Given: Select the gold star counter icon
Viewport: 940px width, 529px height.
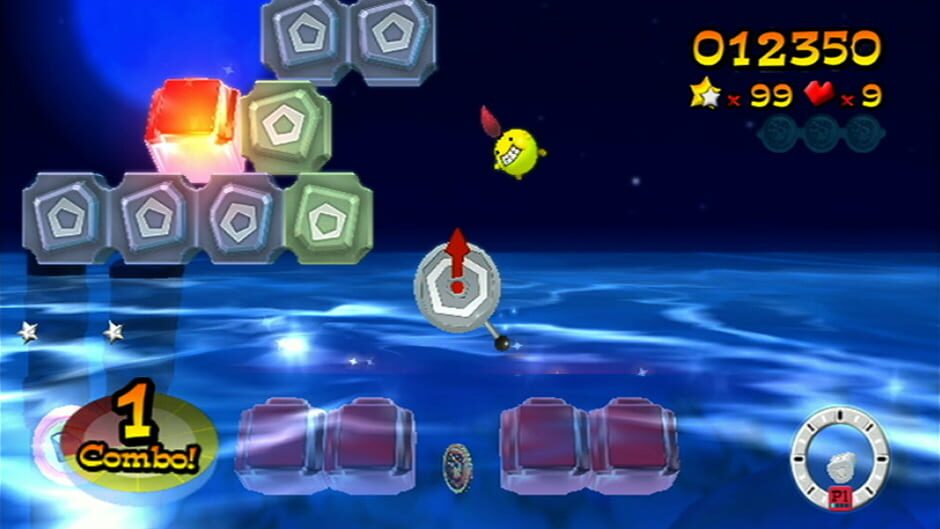Looking at the screenshot, I should tap(705, 94).
